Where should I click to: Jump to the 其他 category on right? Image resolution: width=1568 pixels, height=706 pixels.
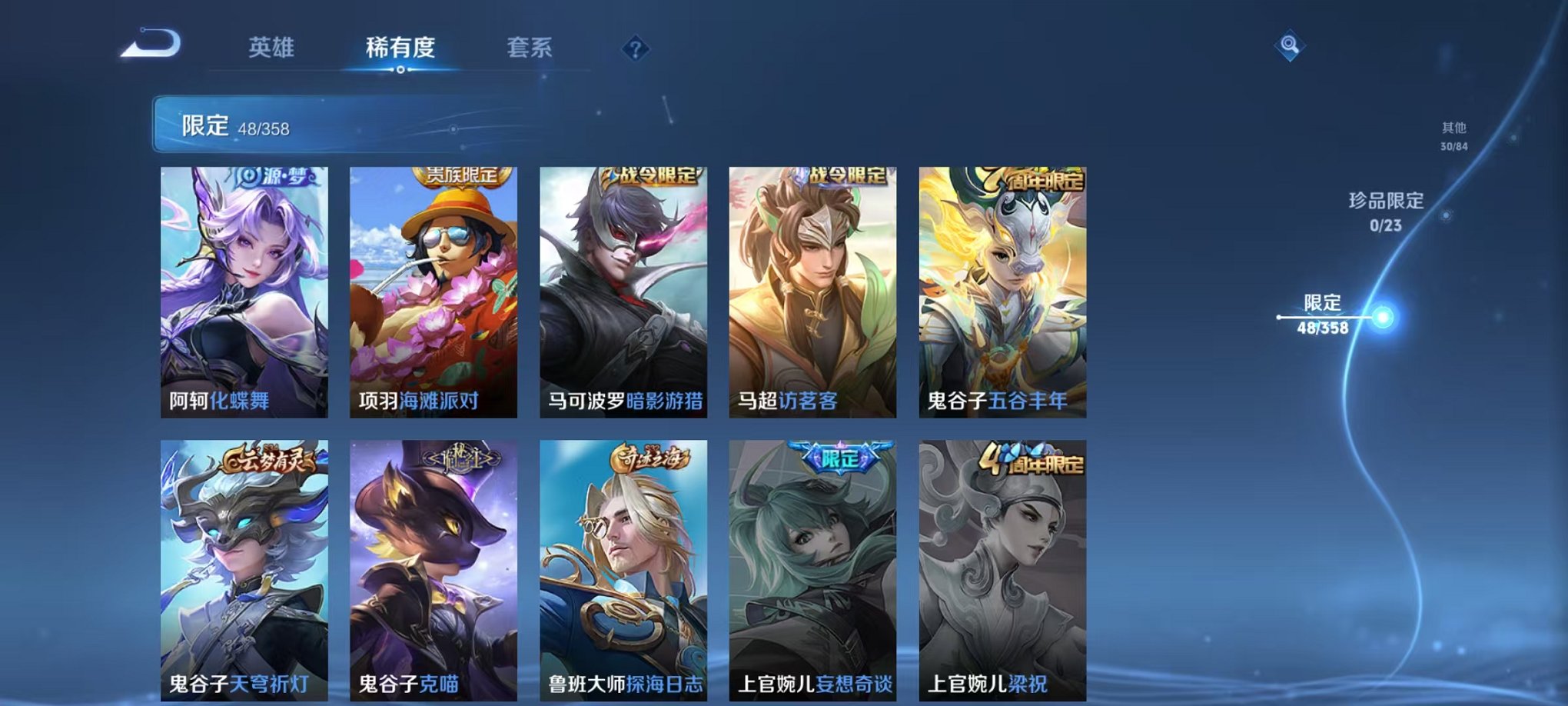coord(1454,131)
